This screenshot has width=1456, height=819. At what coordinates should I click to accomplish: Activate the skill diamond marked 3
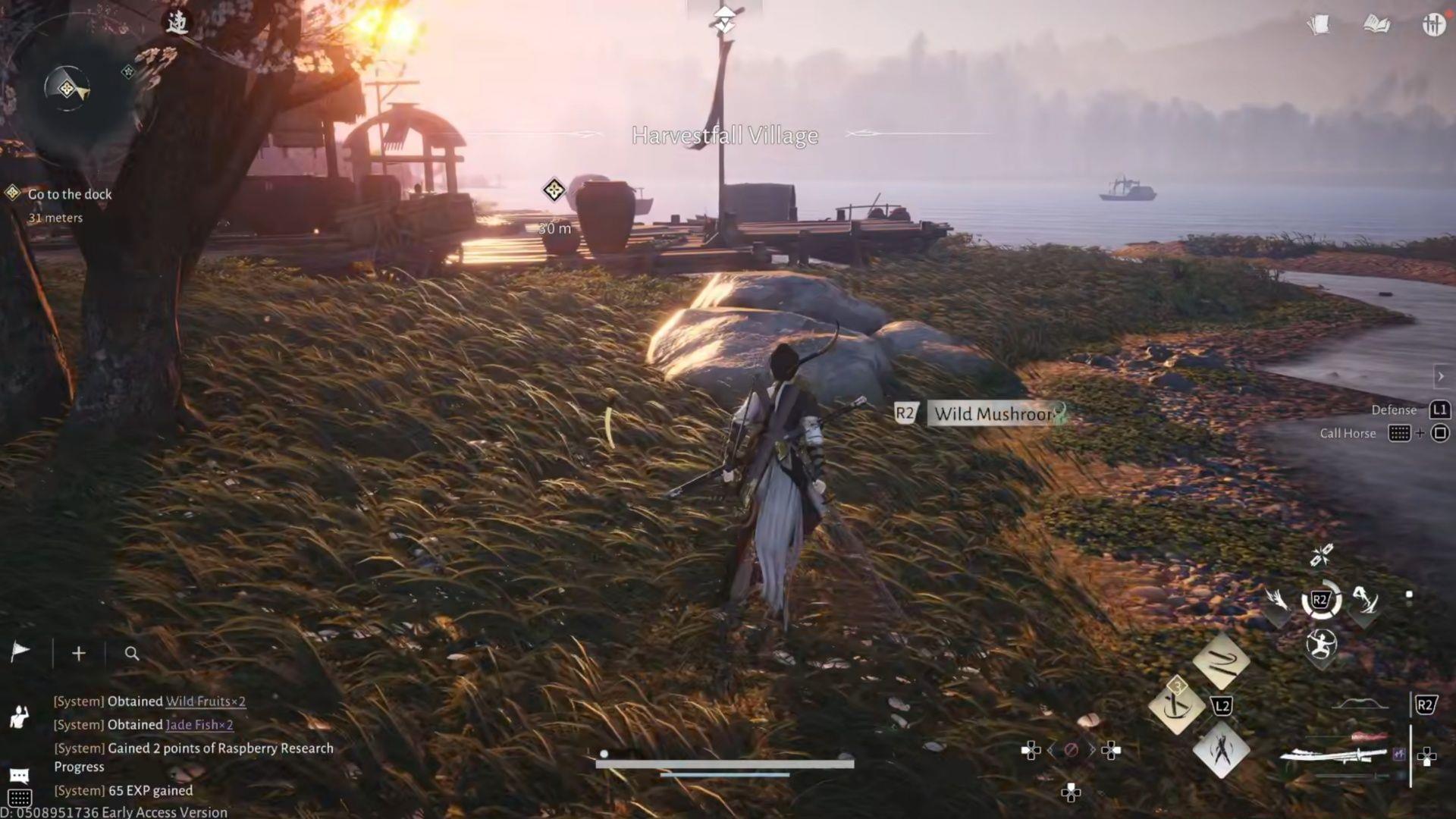coord(1176,705)
